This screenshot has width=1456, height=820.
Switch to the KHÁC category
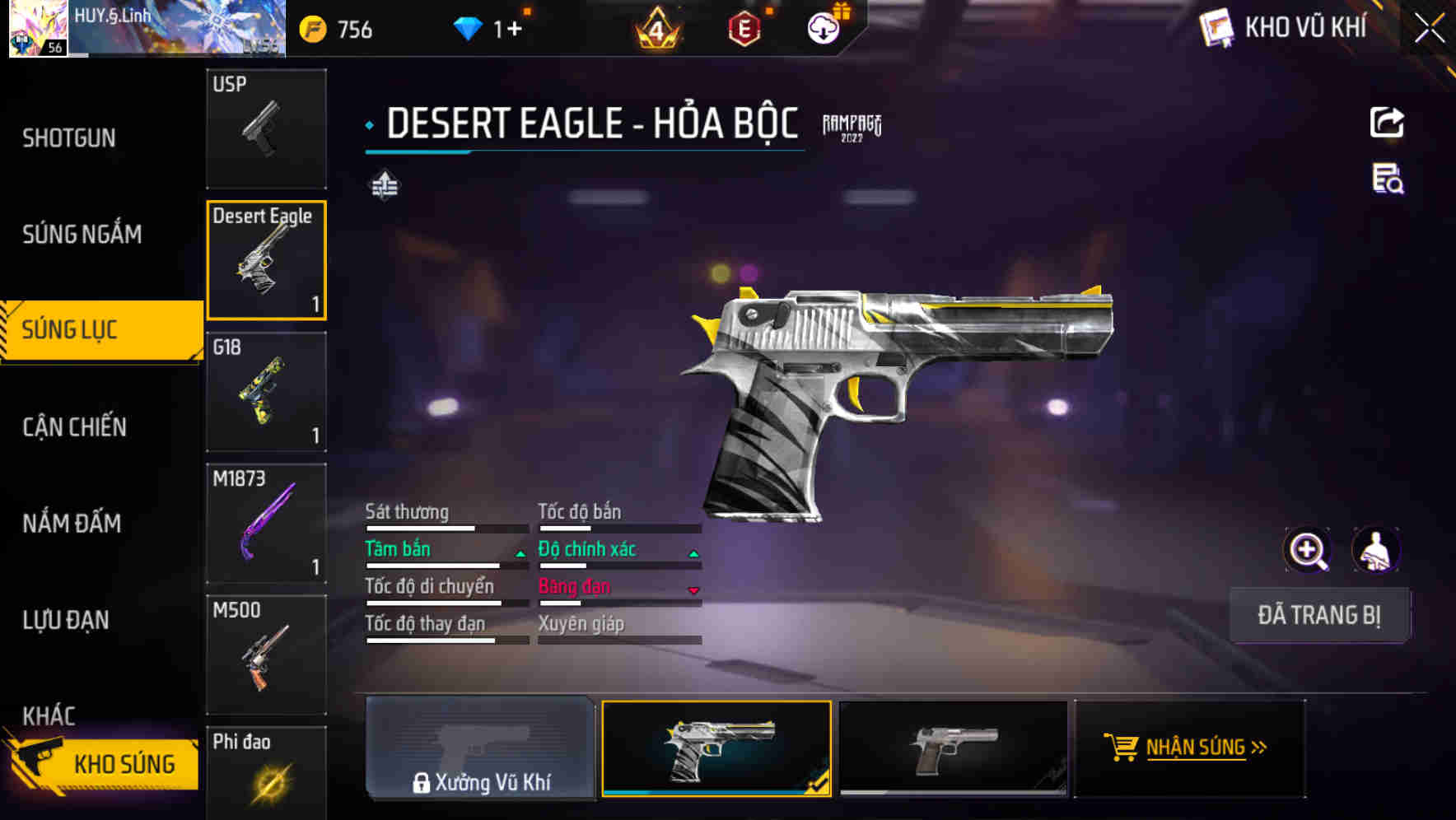pyautogui.click(x=49, y=715)
